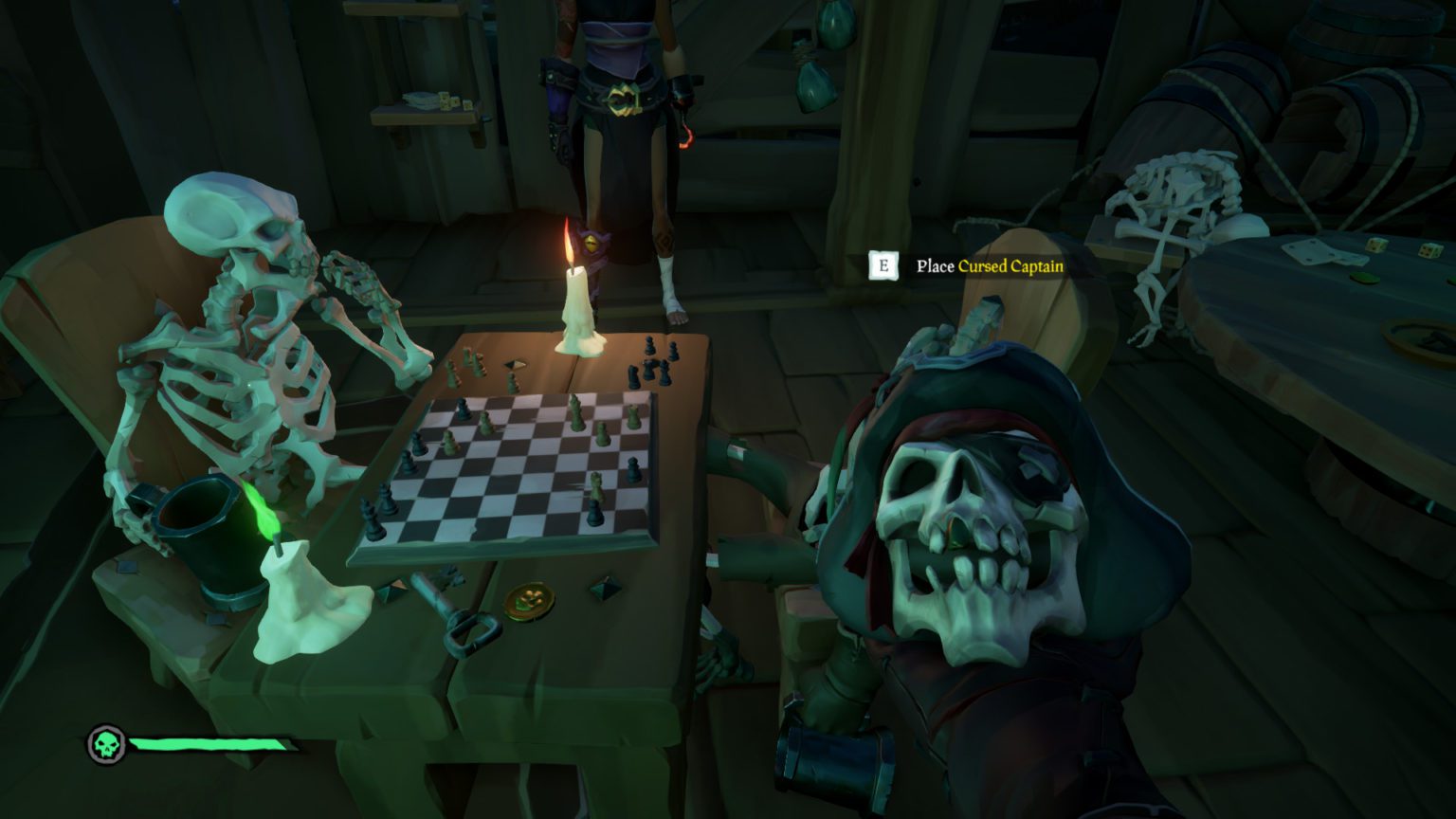The width and height of the screenshot is (1456, 819).
Task: Click the E keybind prompt icon
Action: click(884, 266)
